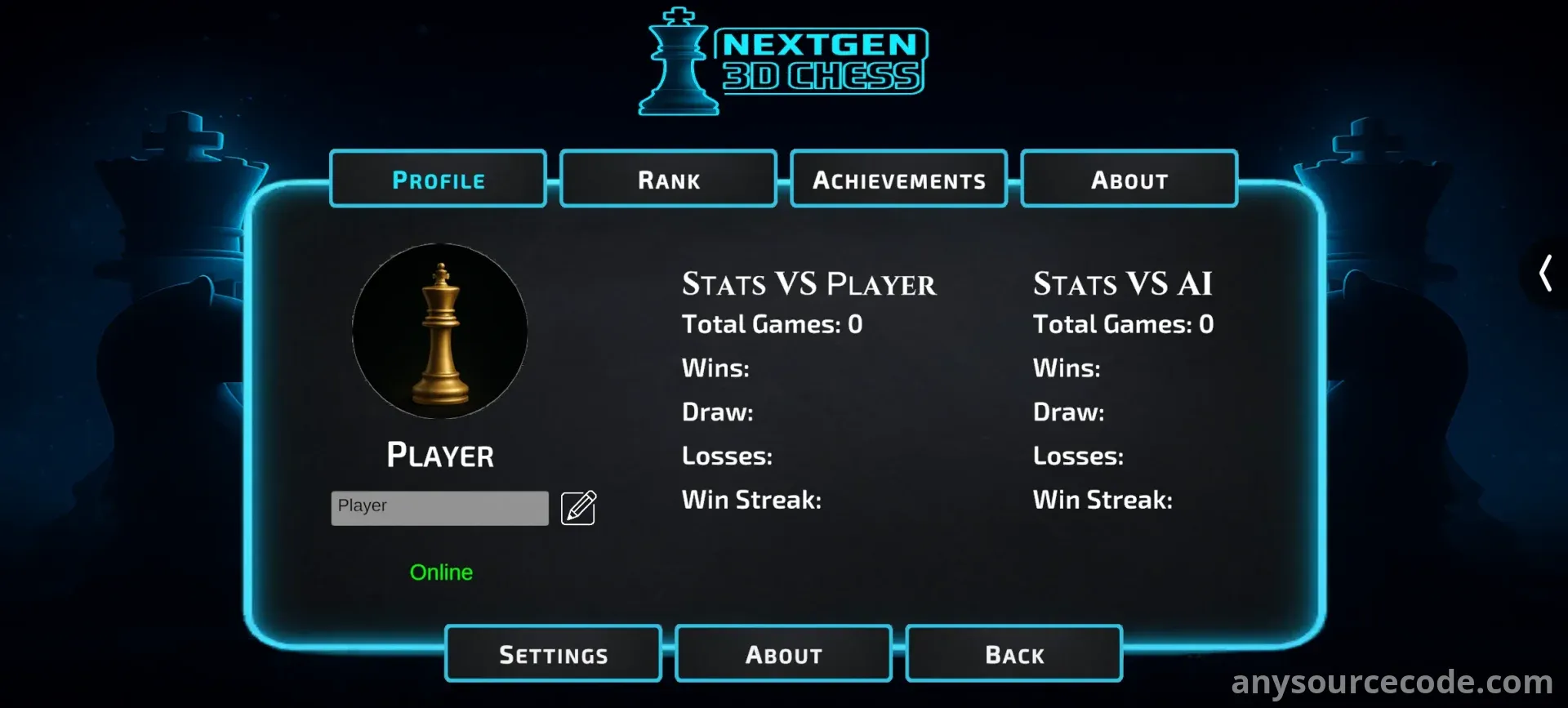
Task: Tap the side panel arrow handle
Action: pyautogui.click(x=1545, y=273)
